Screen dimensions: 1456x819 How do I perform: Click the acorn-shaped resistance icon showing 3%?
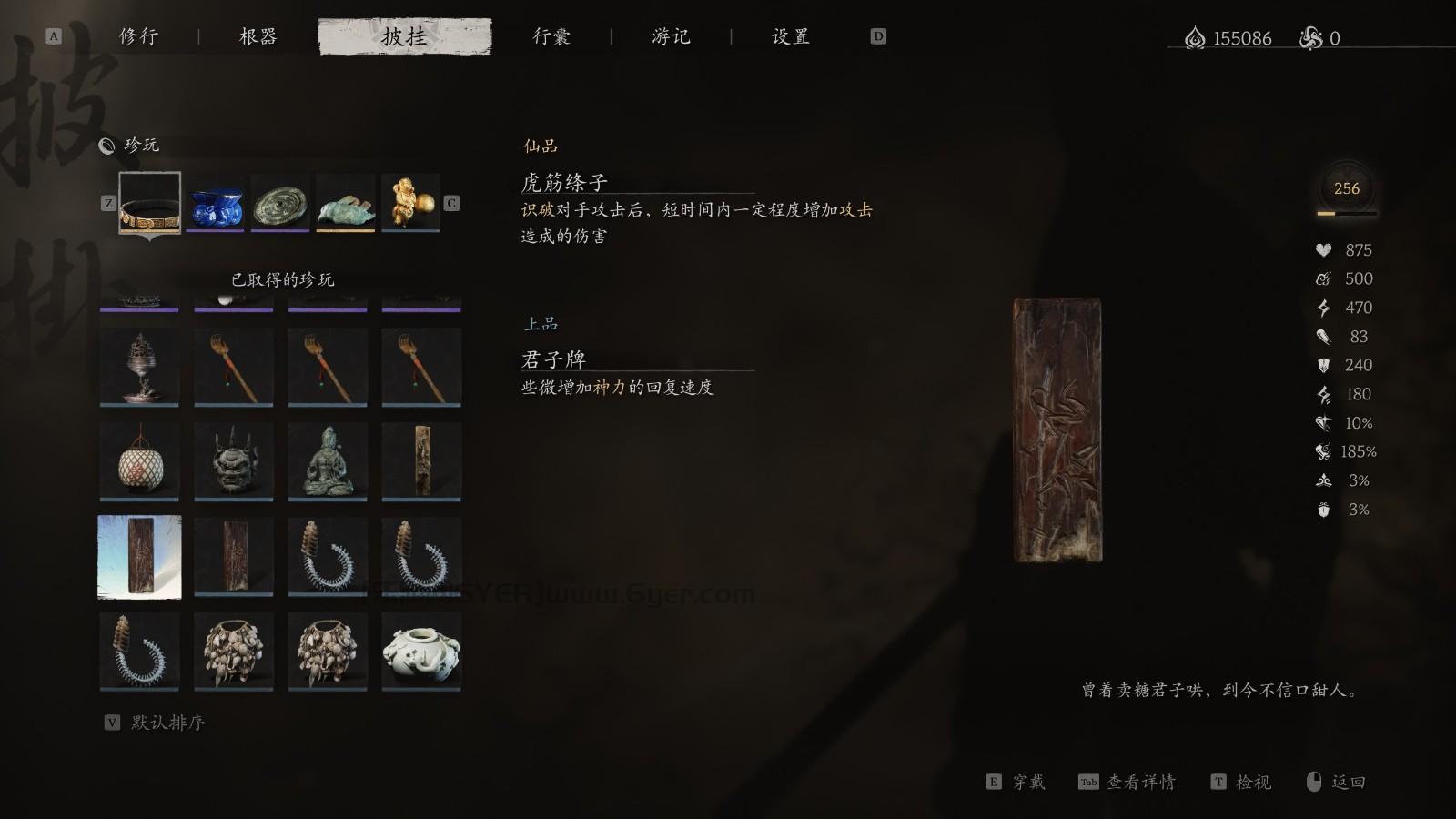tap(1322, 510)
